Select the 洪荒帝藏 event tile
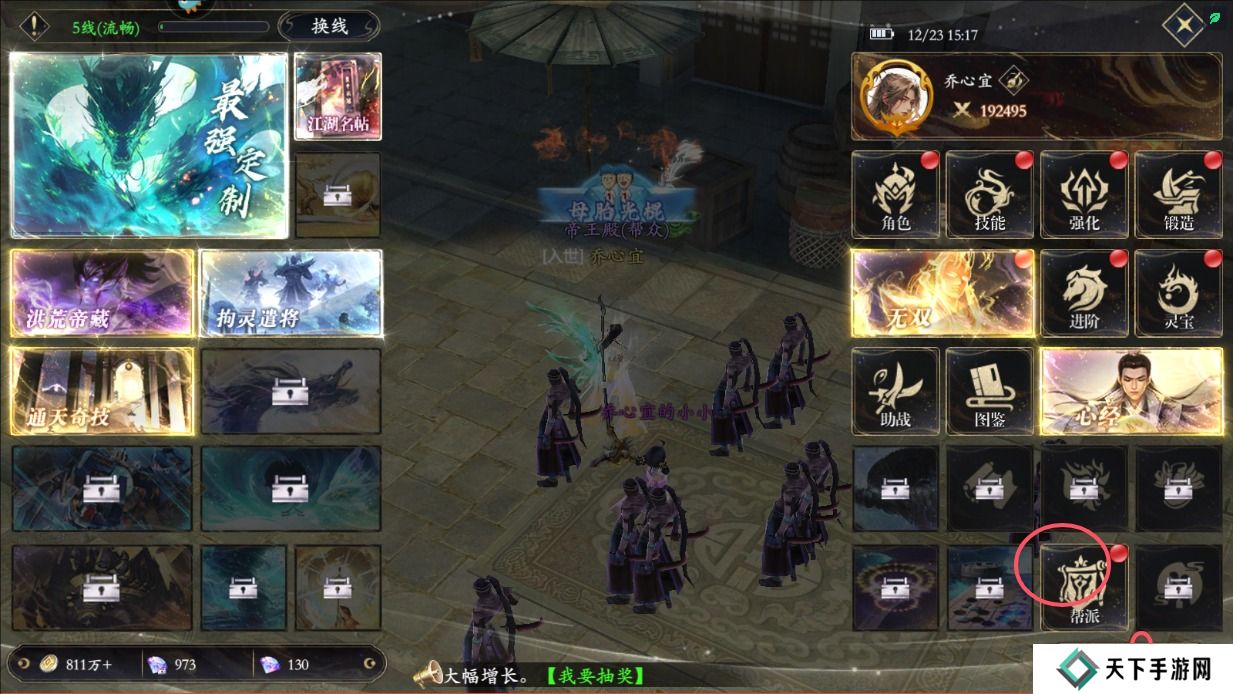Image resolution: width=1233 pixels, height=694 pixels. [101, 292]
